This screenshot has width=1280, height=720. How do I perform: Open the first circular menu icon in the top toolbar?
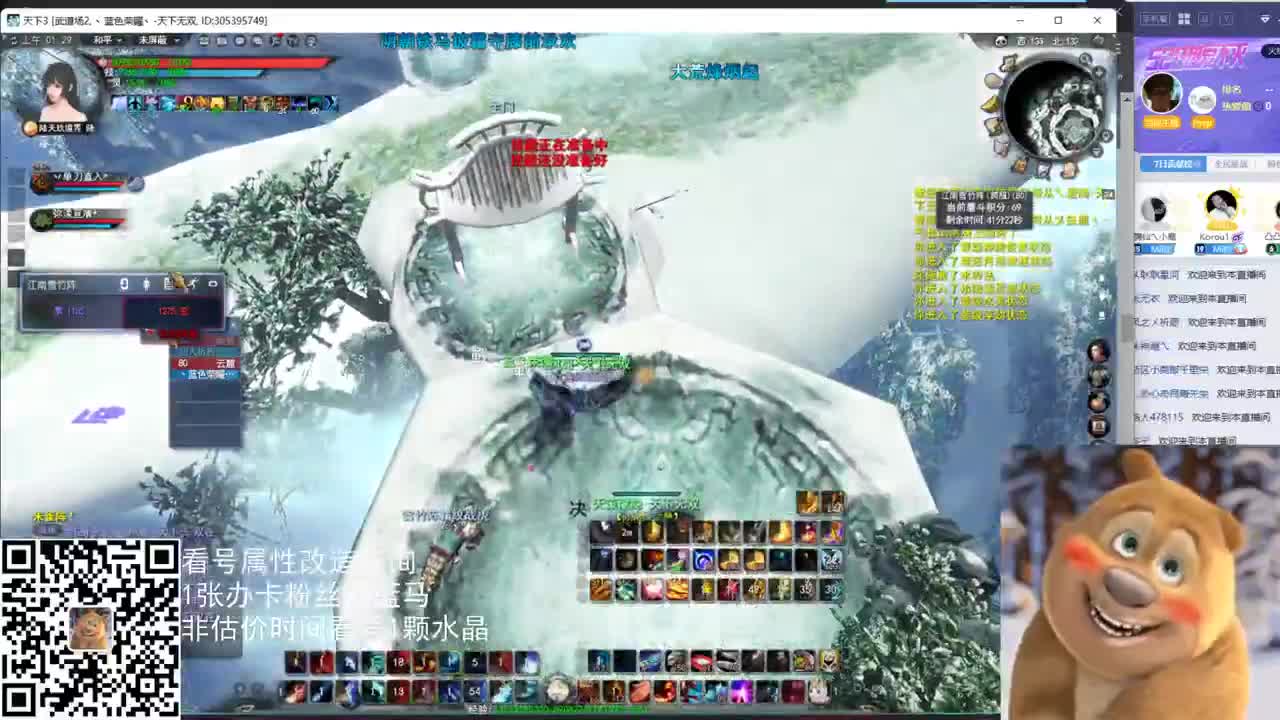[203, 40]
